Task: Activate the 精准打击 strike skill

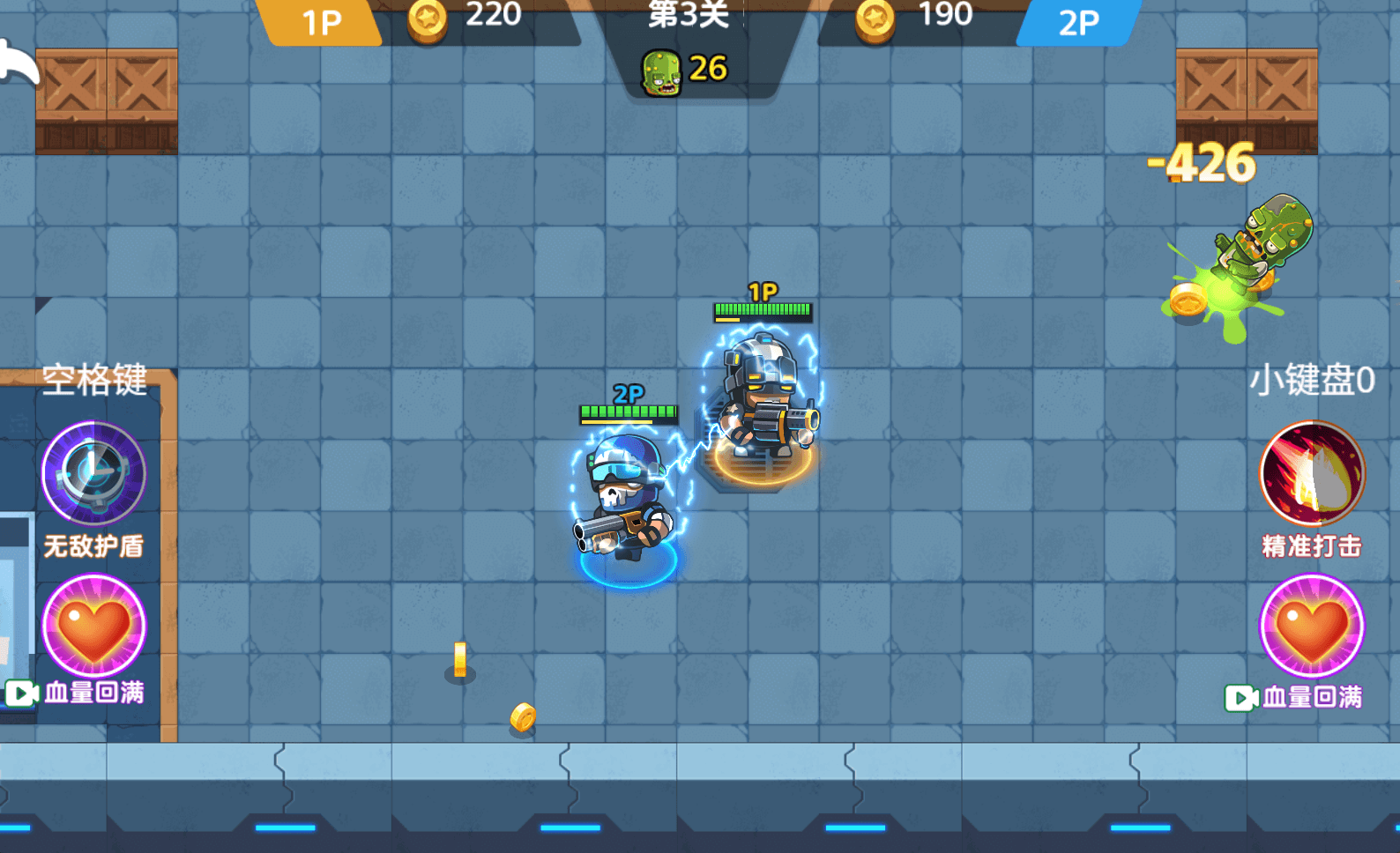Action: tap(1311, 473)
